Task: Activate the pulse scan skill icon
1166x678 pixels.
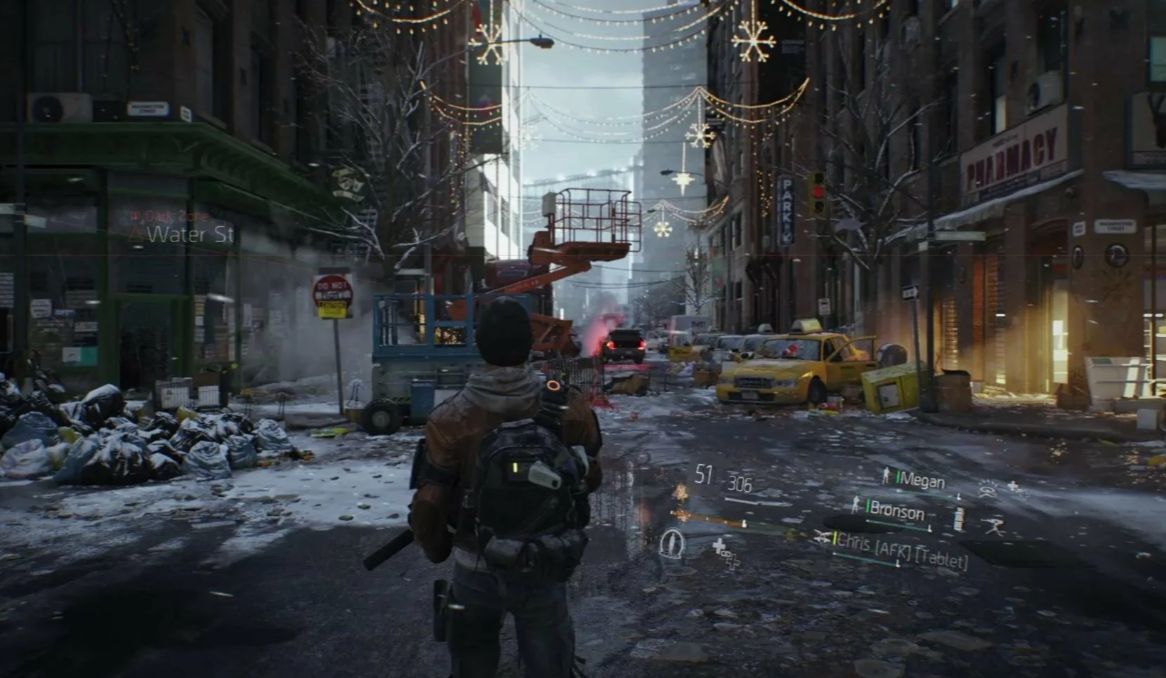Action: click(x=988, y=488)
